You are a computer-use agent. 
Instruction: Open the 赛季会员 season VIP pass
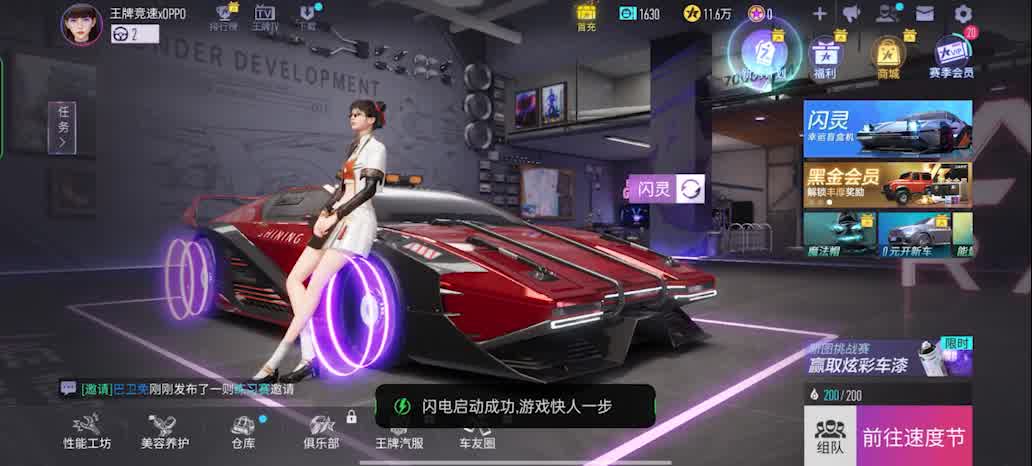coord(950,56)
